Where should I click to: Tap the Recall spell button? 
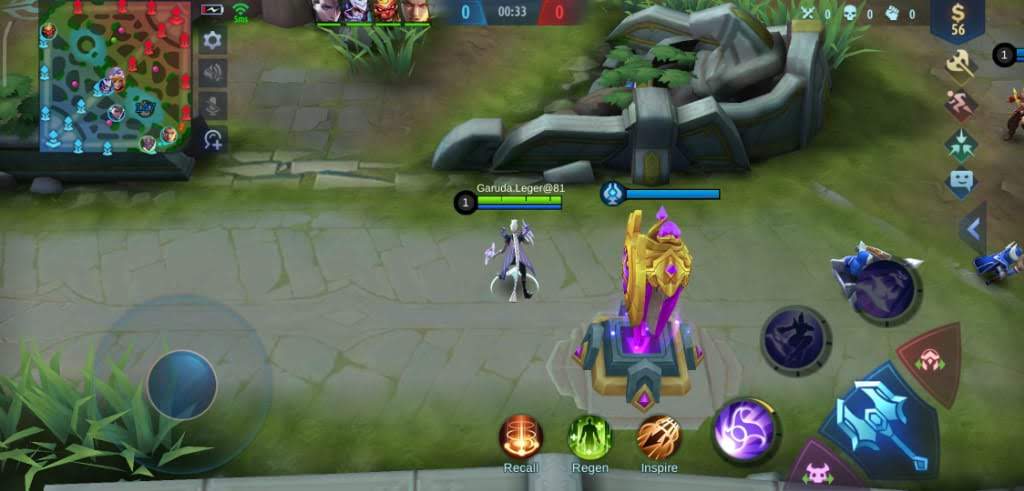click(x=521, y=438)
